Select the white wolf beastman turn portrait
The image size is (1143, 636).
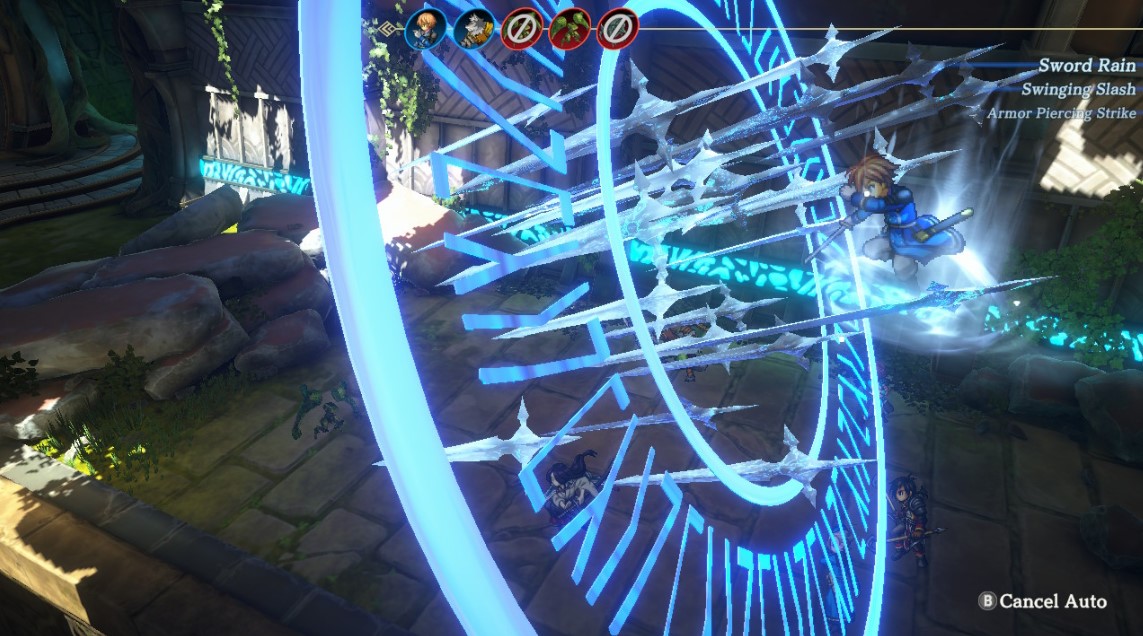[x=473, y=29]
